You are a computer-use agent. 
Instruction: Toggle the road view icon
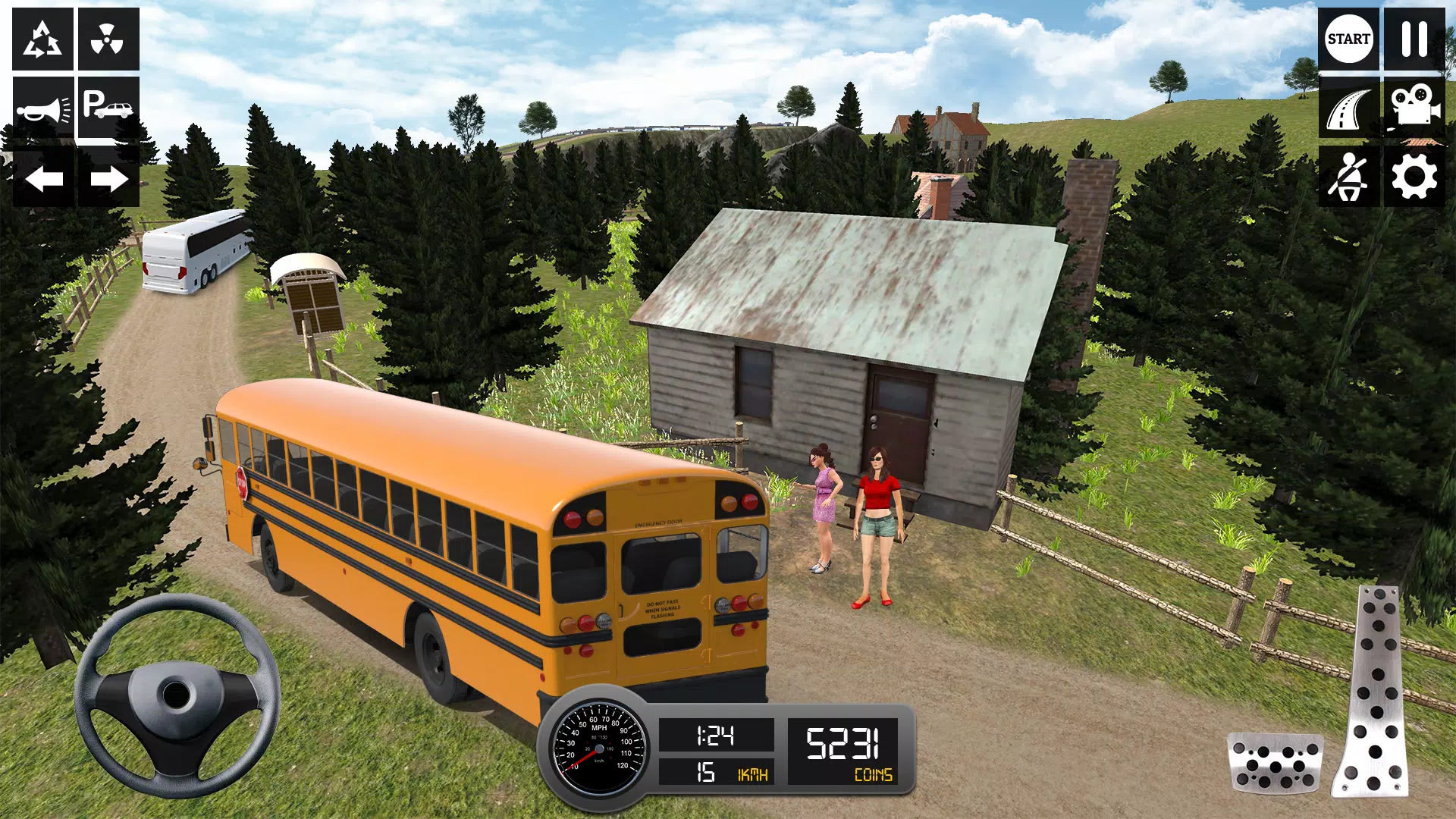click(1348, 108)
